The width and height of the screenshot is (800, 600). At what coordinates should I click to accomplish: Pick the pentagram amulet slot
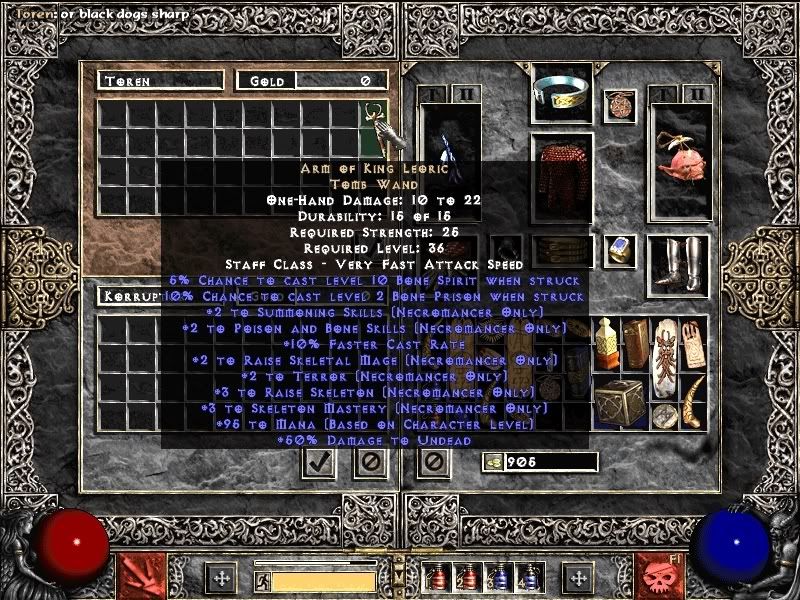pos(619,105)
